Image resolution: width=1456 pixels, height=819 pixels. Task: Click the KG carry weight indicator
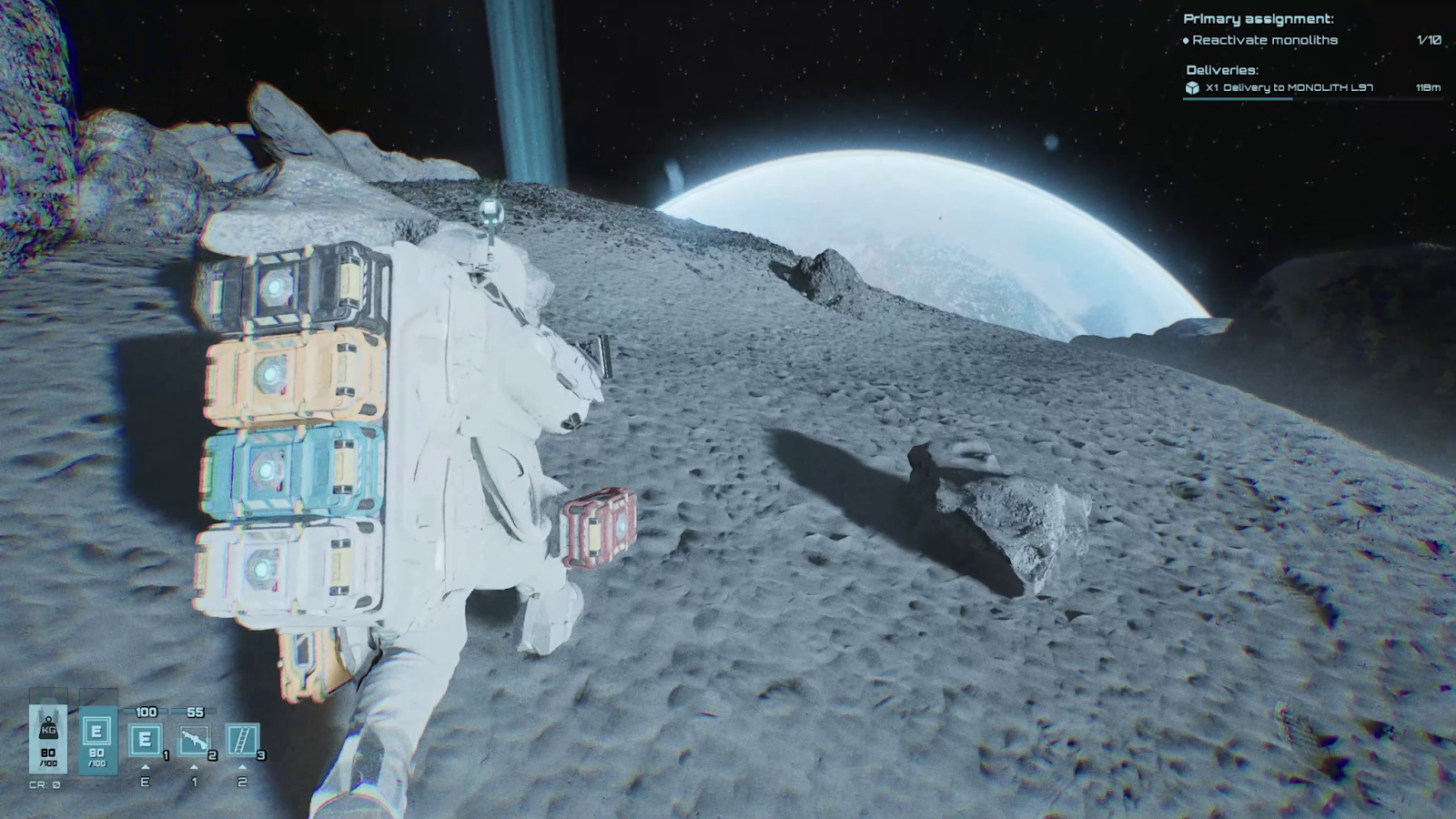pyautogui.click(x=48, y=737)
